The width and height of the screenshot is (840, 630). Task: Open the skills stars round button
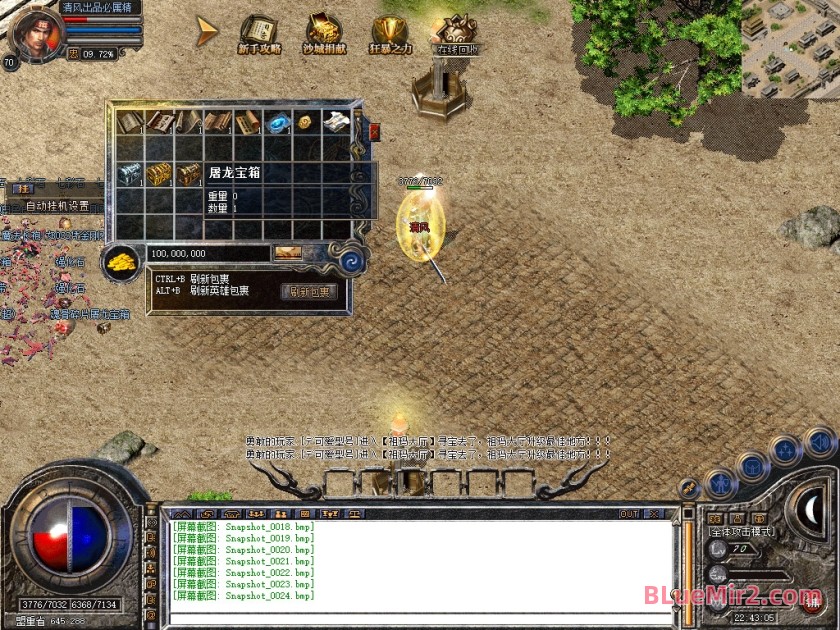(x=787, y=451)
